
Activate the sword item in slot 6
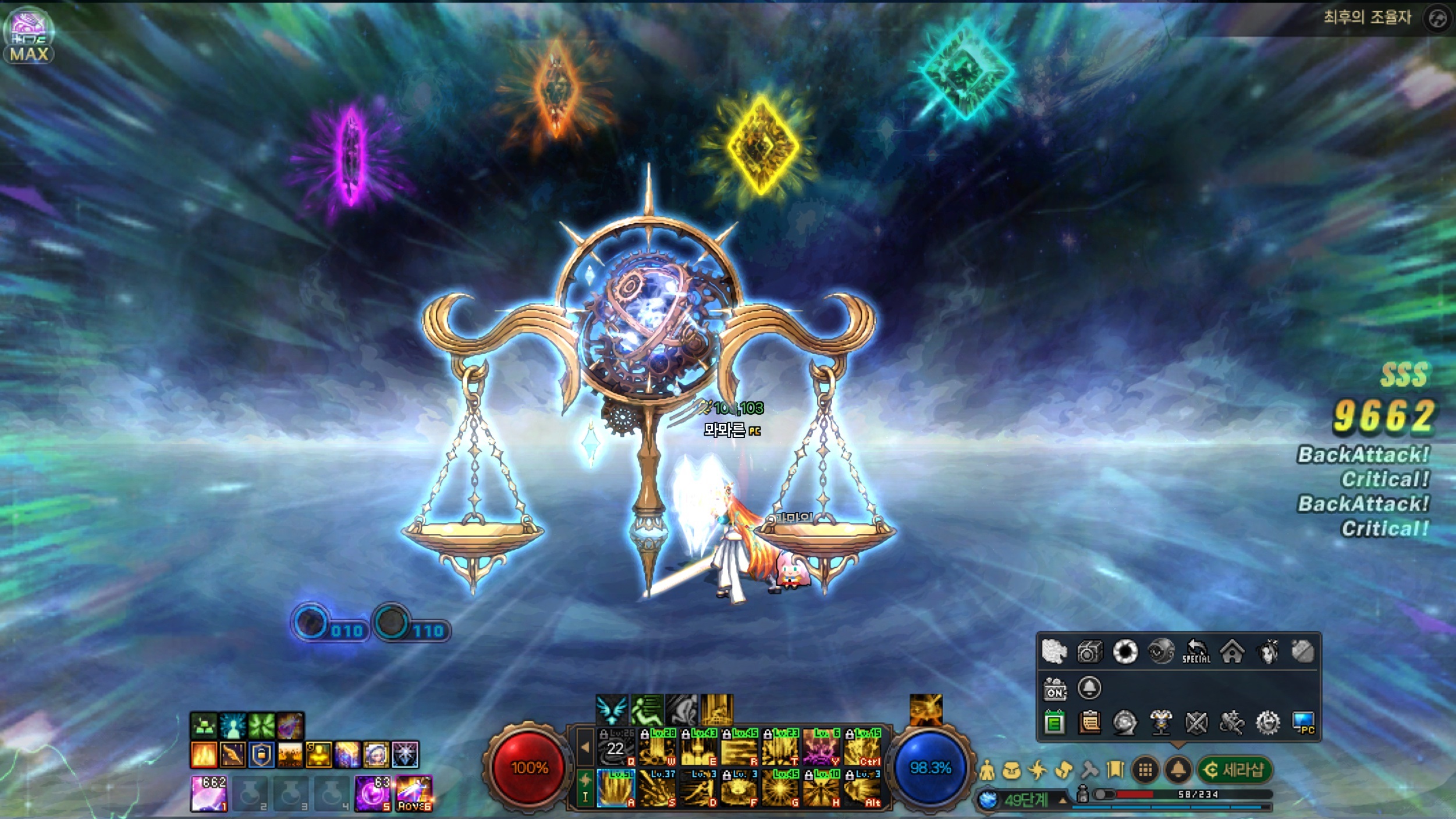(x=414, y=793)
